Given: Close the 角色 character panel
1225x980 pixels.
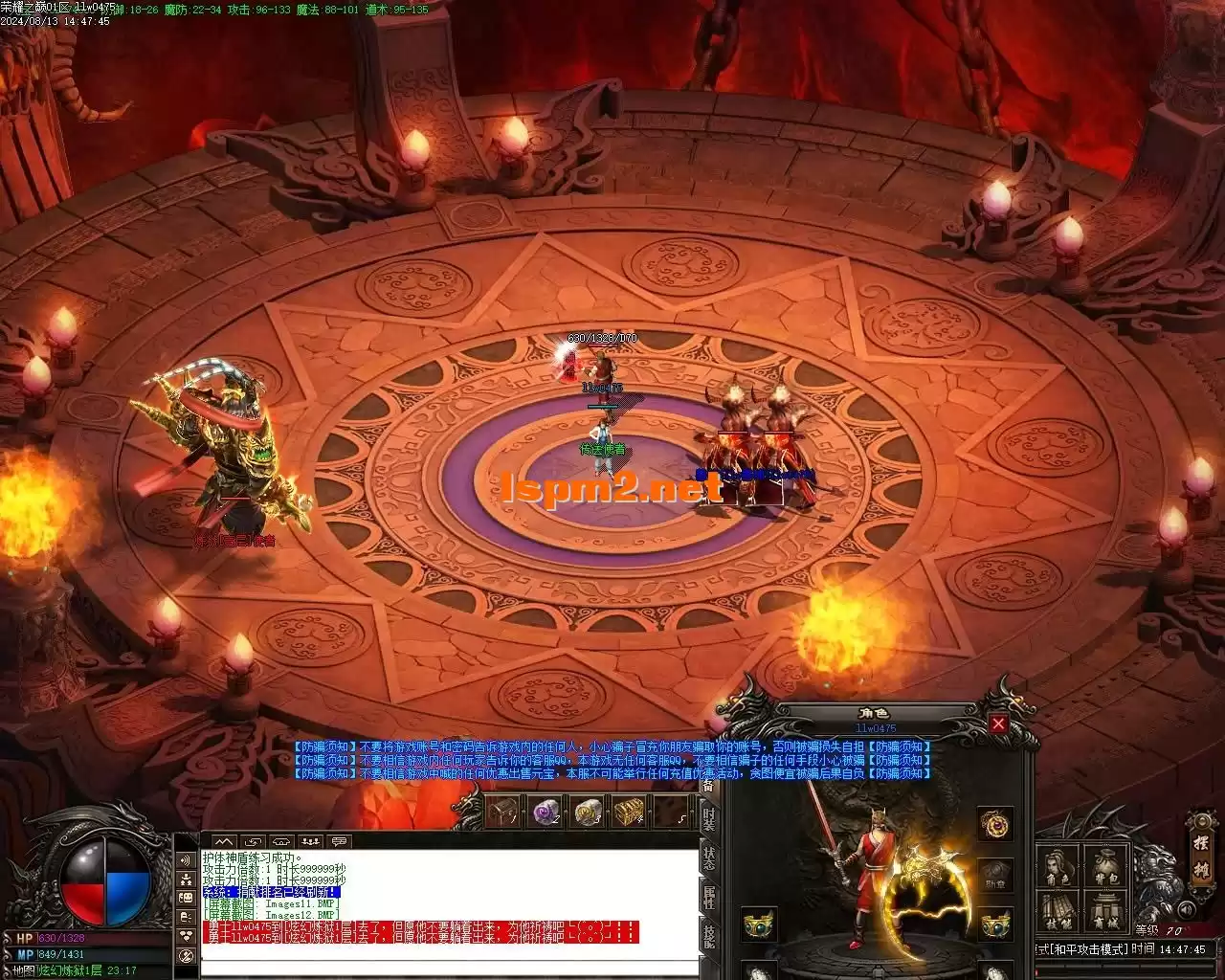Looking at the screenshot, I should (998, 724).
